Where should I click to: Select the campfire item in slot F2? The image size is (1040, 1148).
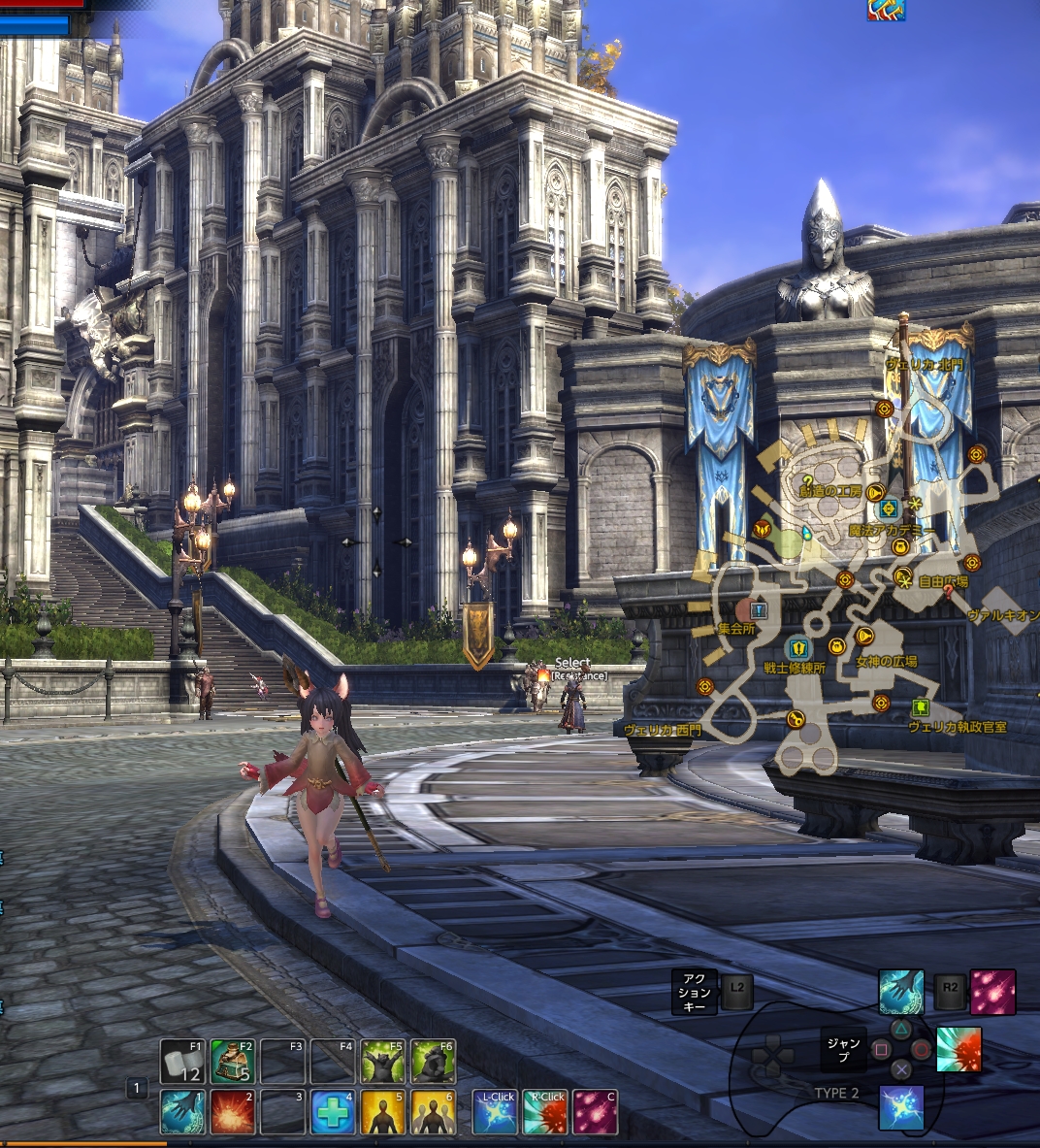tap(233, 1062)
